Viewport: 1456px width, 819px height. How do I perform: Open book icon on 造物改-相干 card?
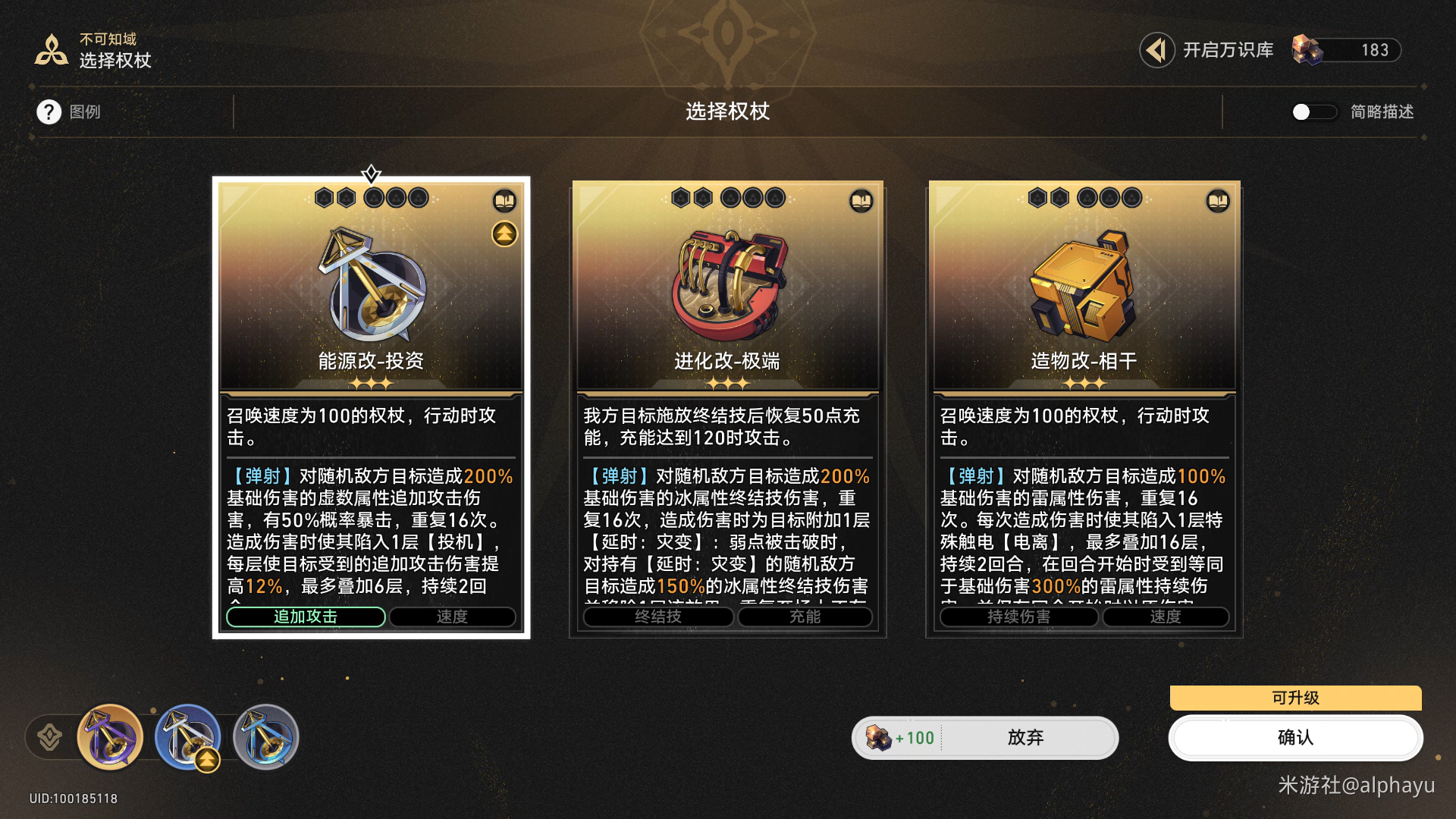(1218, 201)
